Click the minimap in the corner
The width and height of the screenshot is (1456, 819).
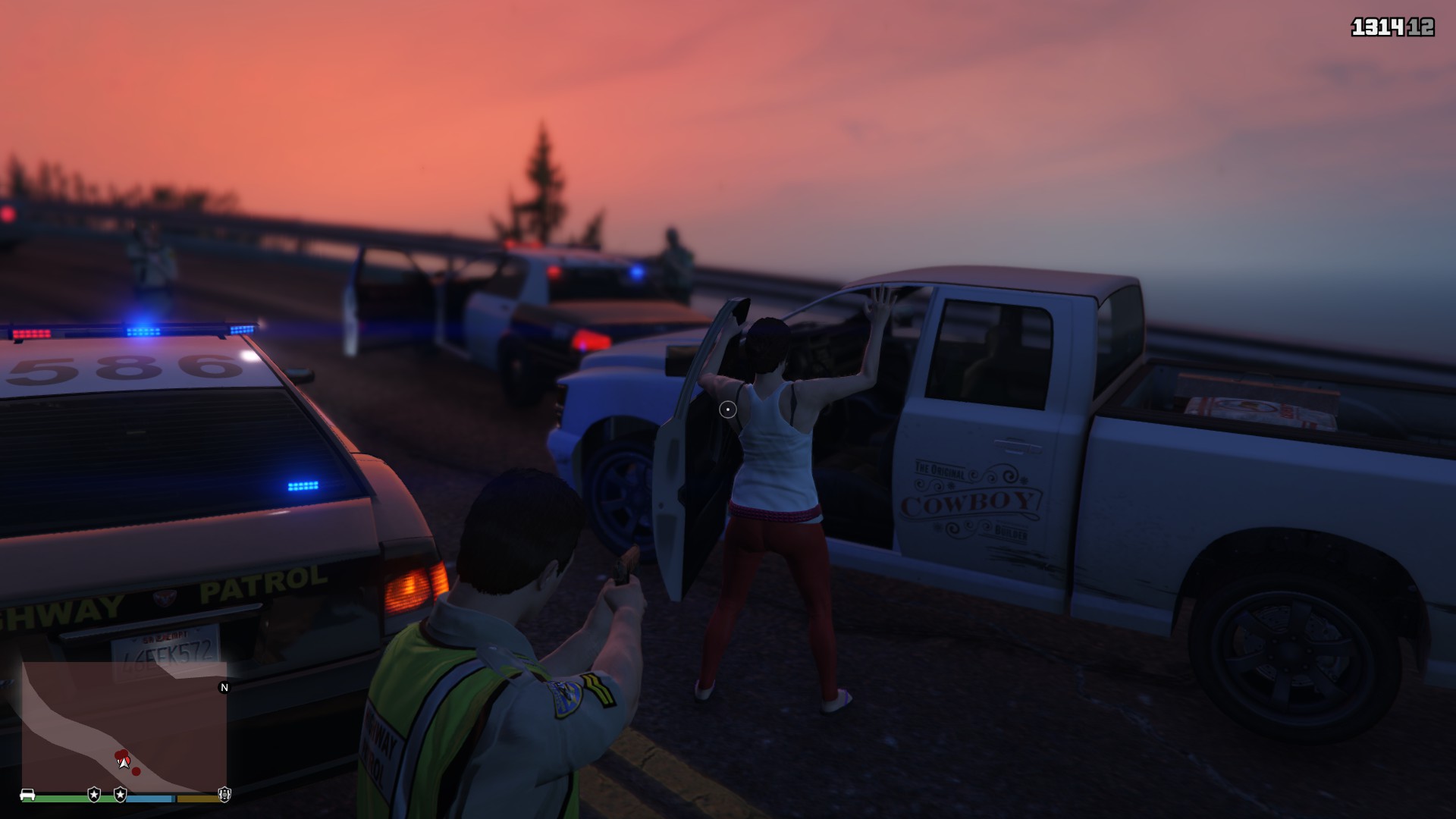124,726
